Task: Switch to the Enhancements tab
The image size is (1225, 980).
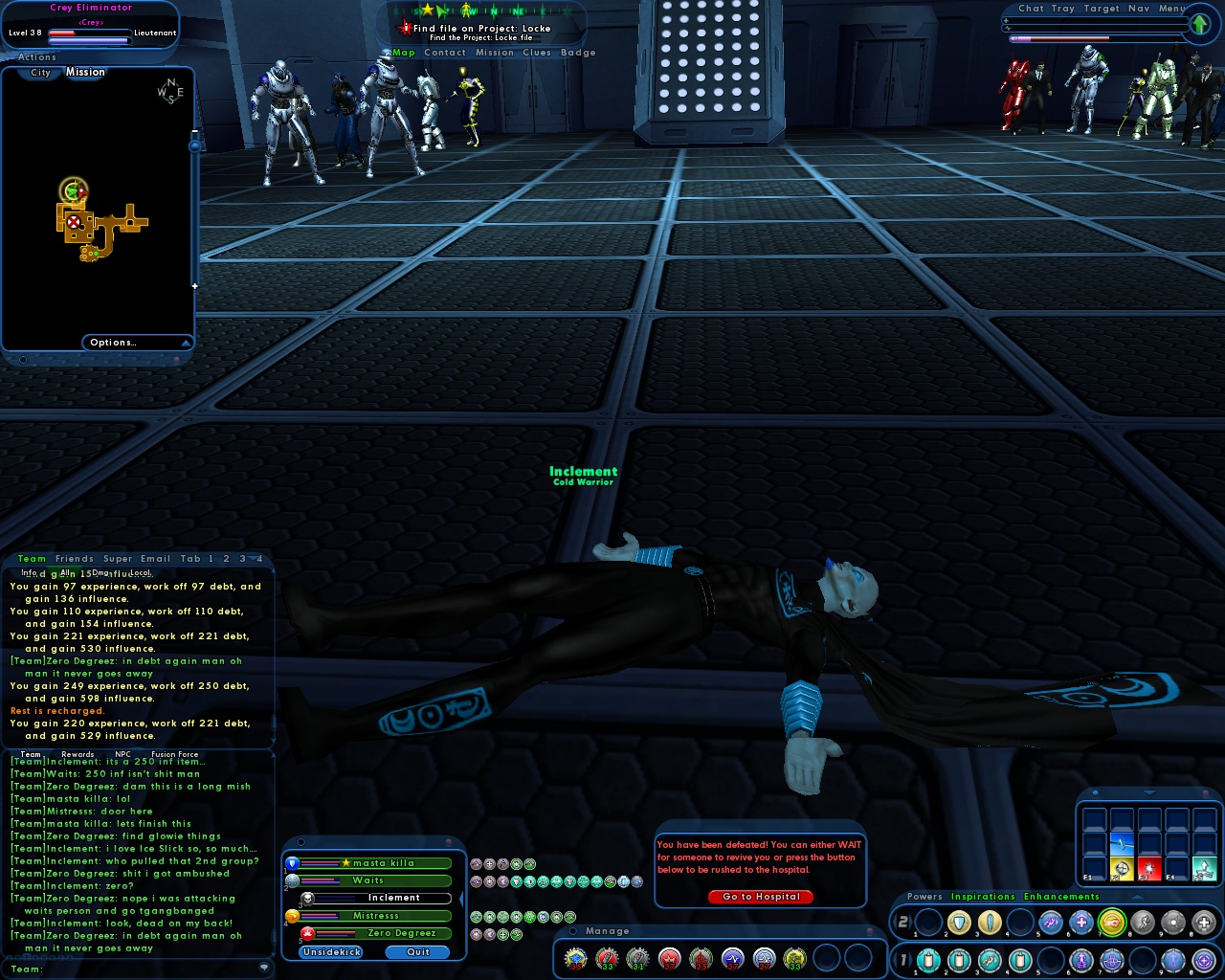Action: pyautogui.click(x=1060, y=897)
